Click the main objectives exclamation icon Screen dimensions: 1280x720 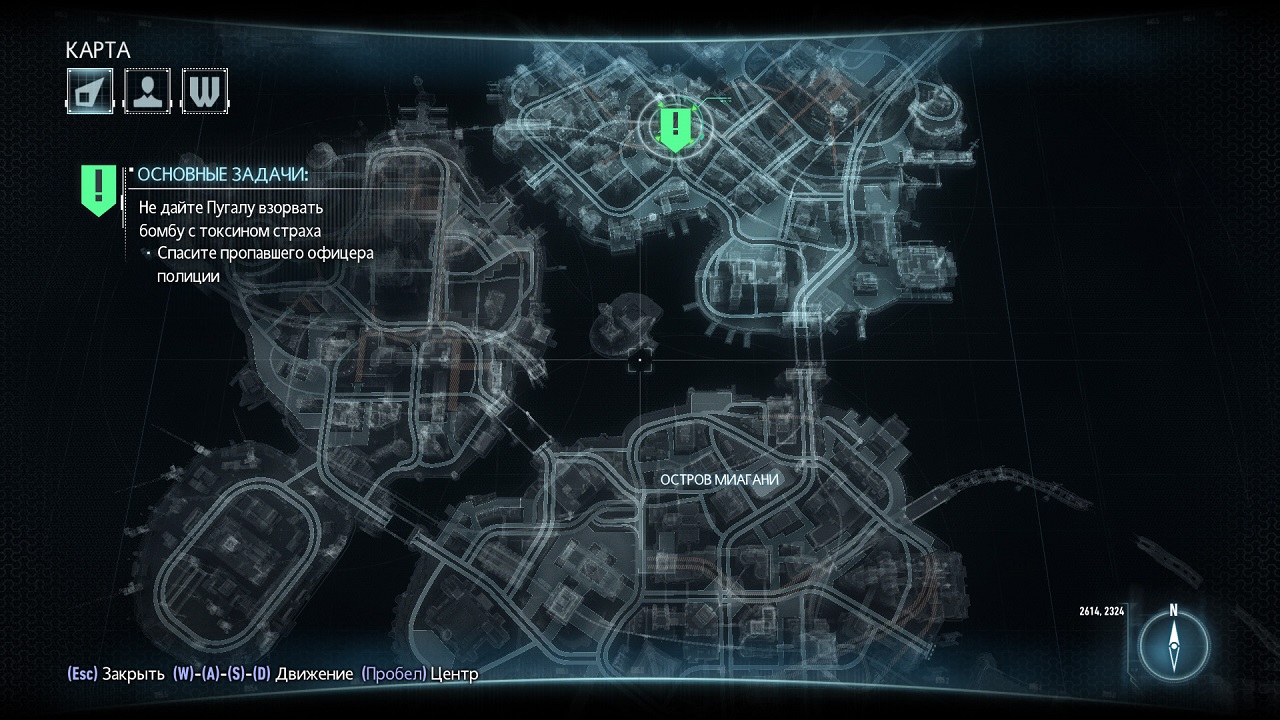coord(98,189)
